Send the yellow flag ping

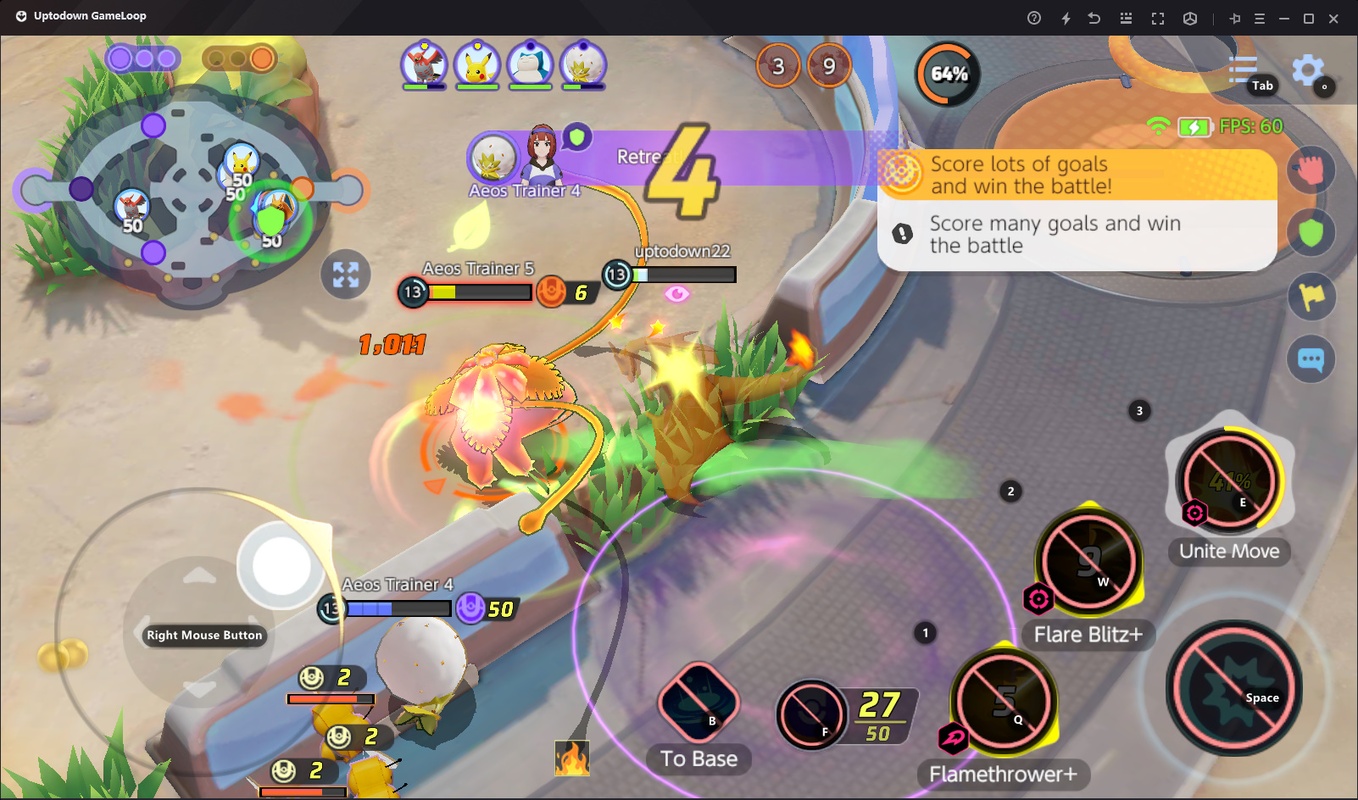1311,297
